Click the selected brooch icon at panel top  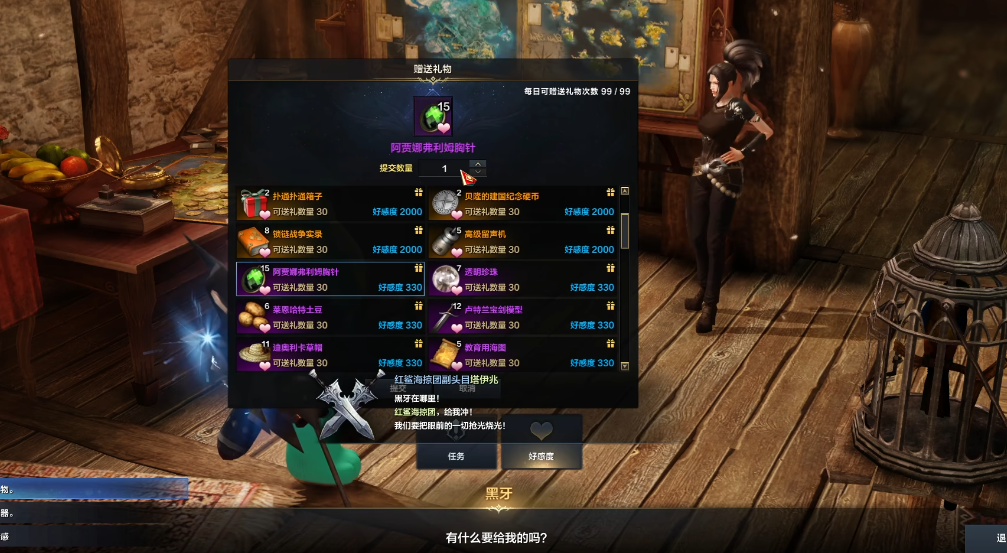[x=433, y=116]
